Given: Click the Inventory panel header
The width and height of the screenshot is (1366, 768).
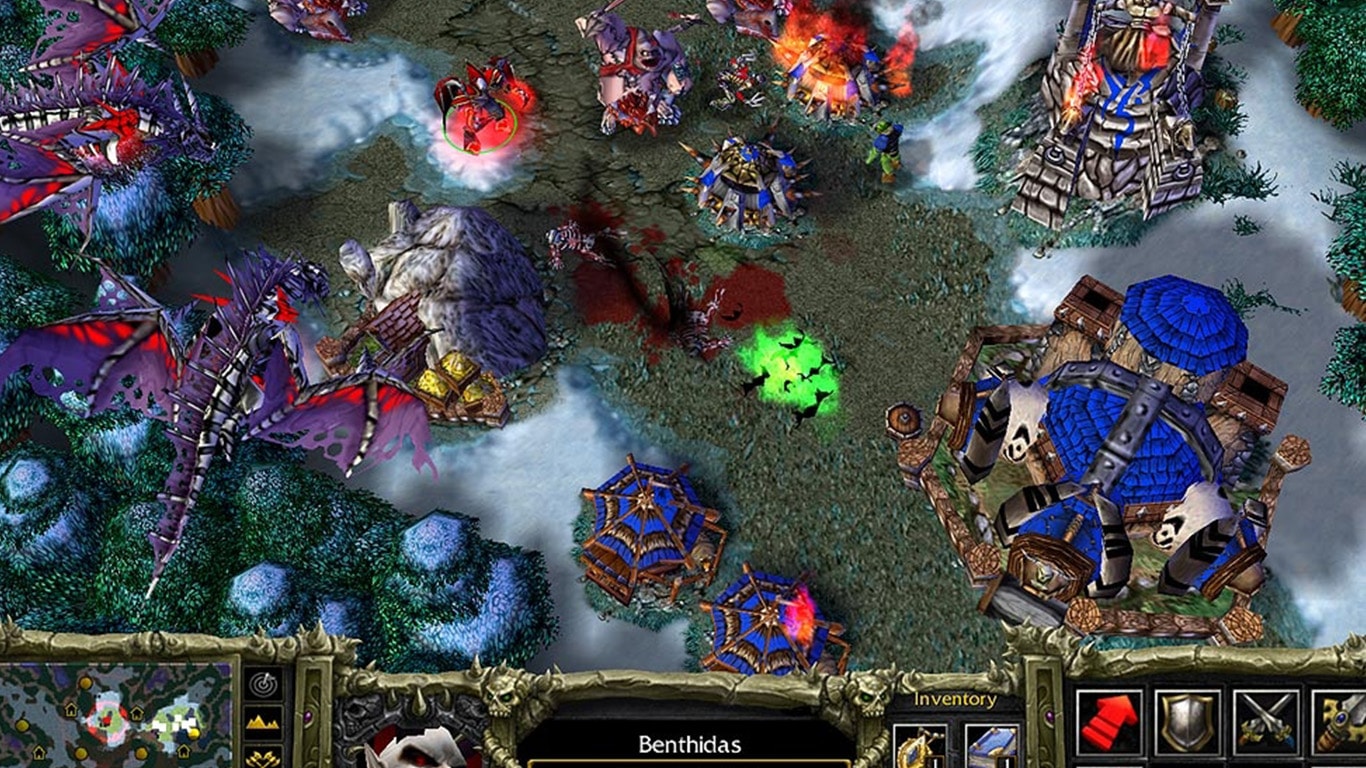Looking at the screenshot, I should click(x=953, y=698).
